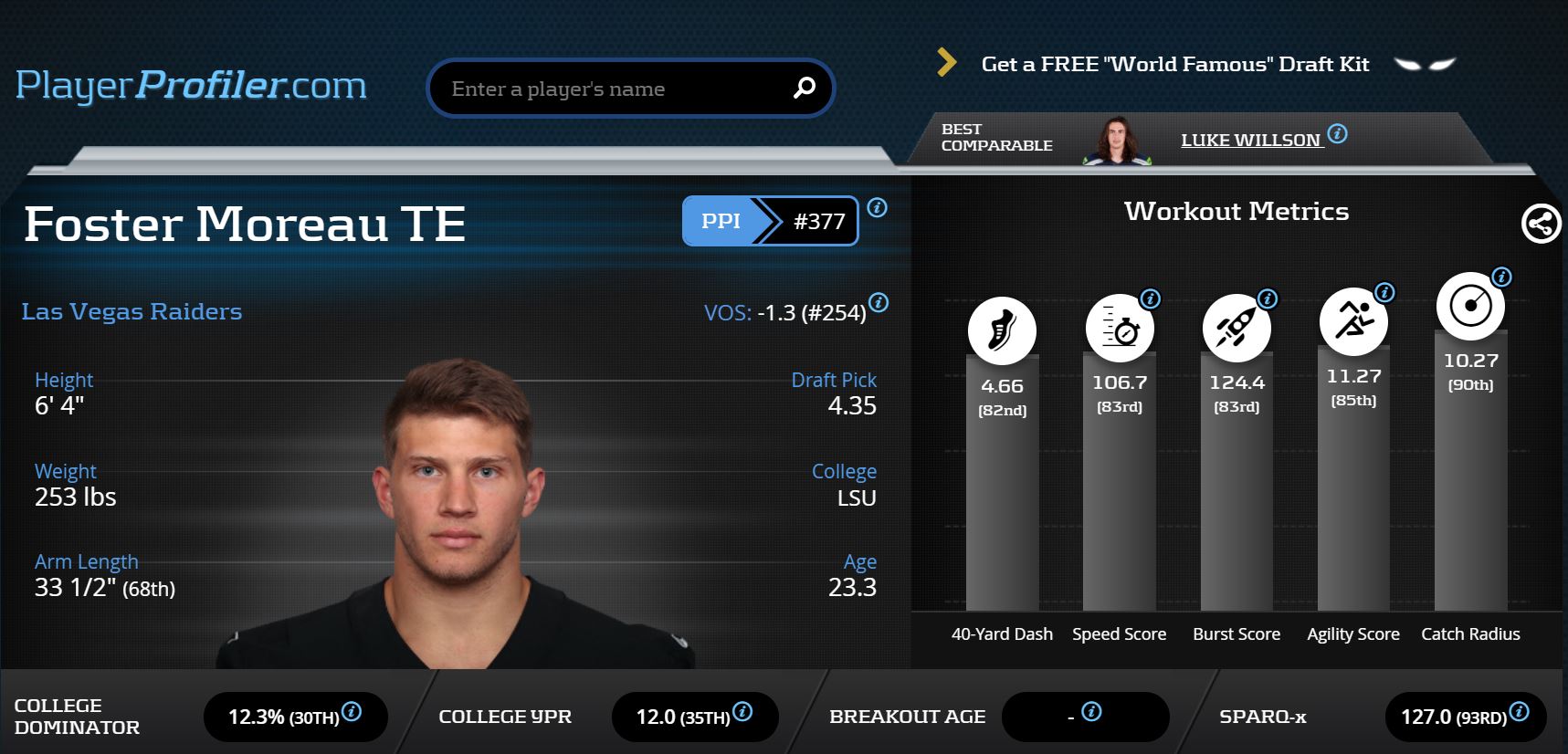Image resolution: width=1568 pixels, height=754 pixels.
Task: Show info for the Catch Radius metric
Action: click(1501, 277)
